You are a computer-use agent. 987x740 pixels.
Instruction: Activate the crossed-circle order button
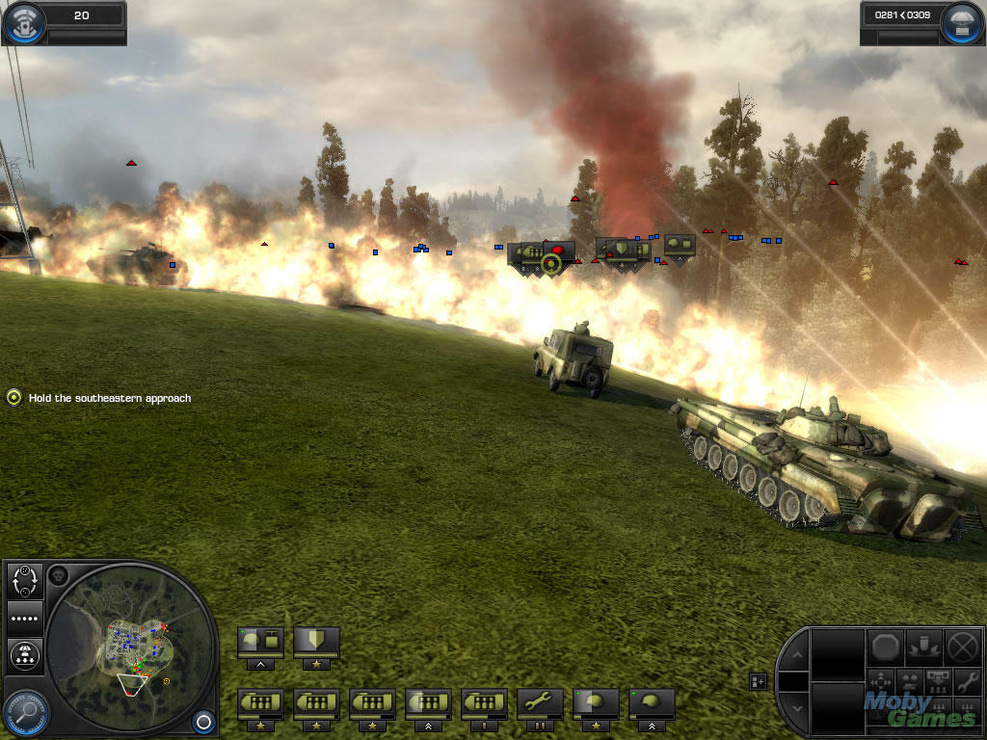[x=962, y=646]
